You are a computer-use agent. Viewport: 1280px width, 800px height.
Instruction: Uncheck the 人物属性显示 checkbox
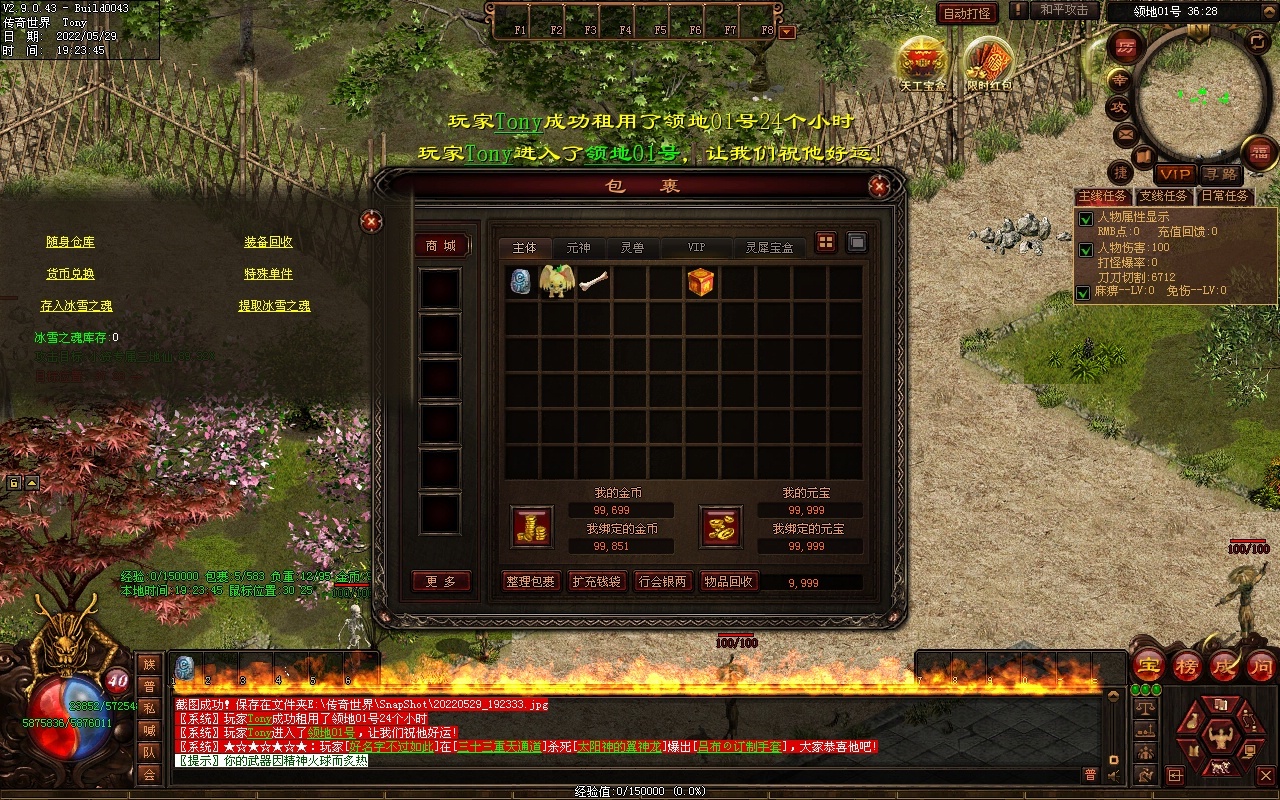coord(1085,219)
